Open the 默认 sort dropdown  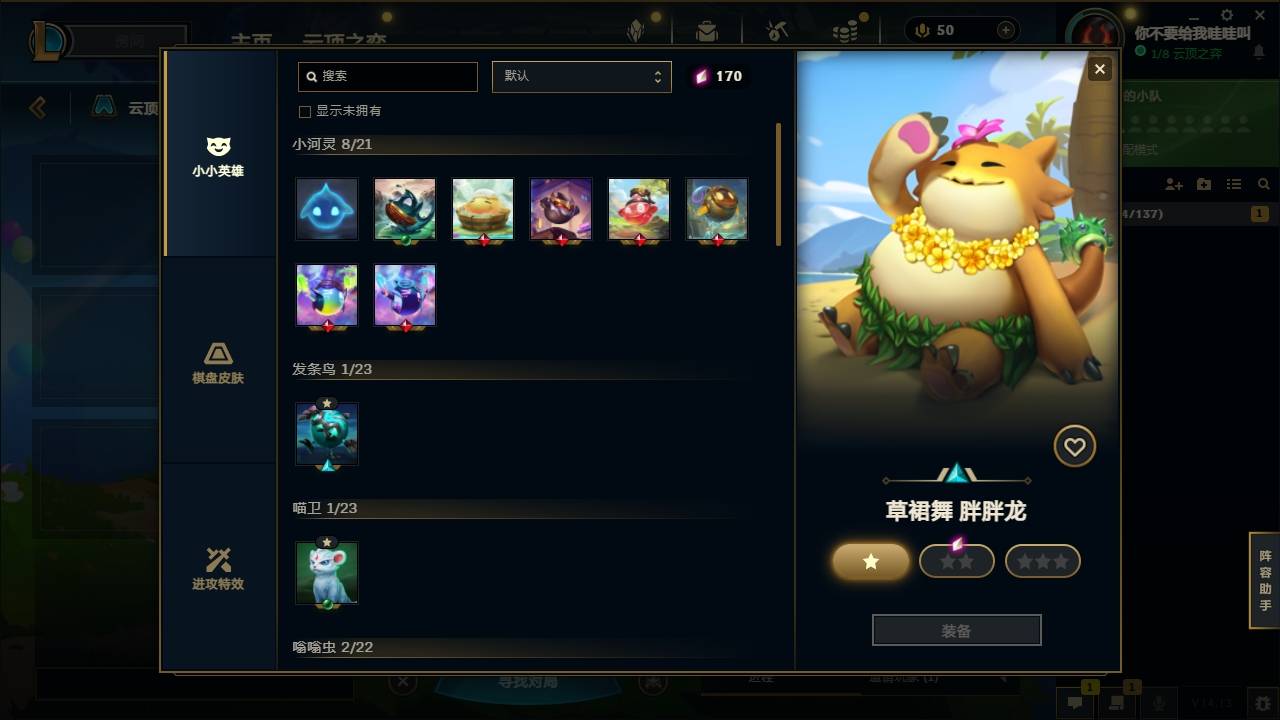(x=582, y=76)
